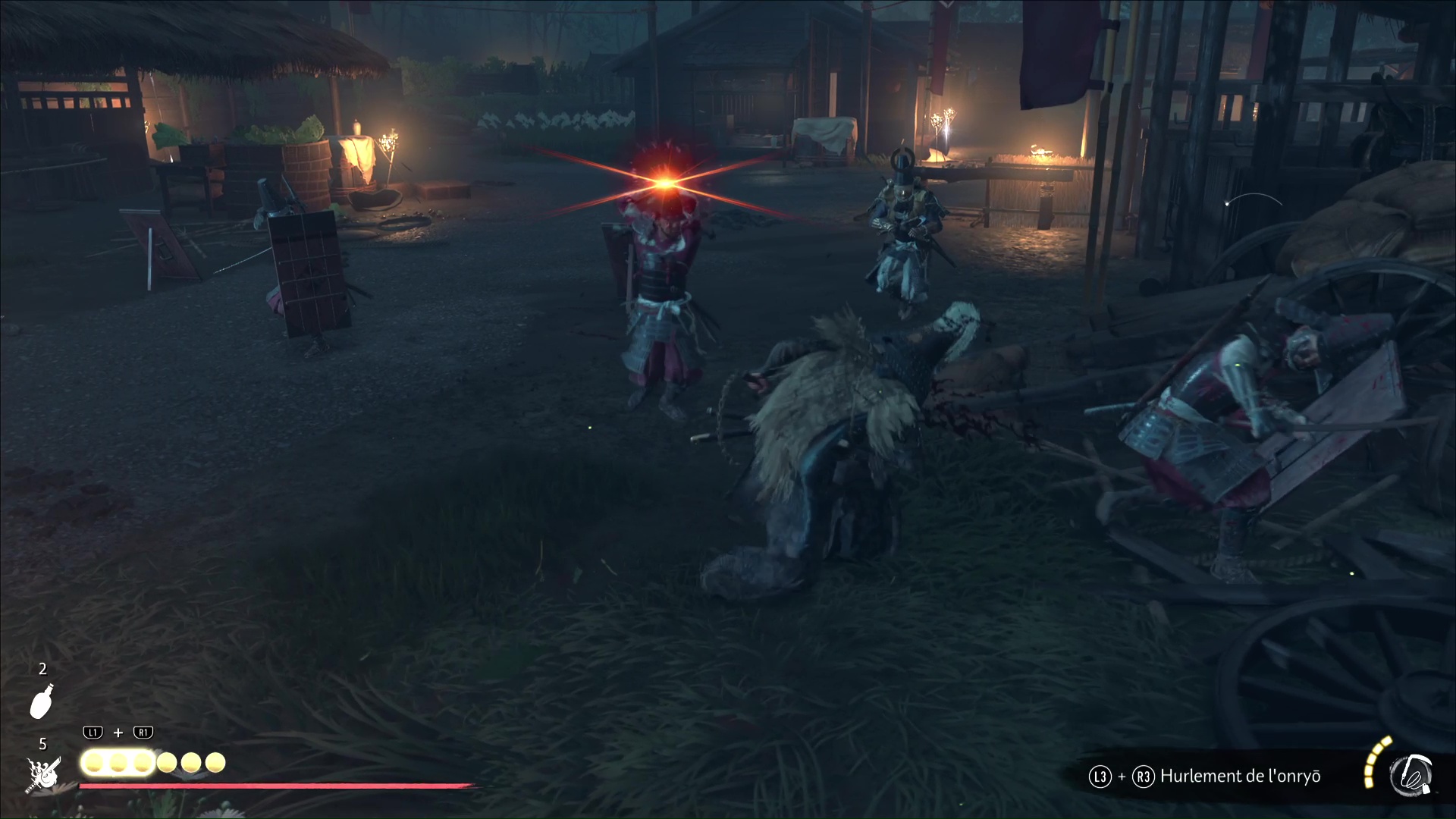
Task: Select the flaming sword ghost weapon icon
Action: click(41, 773)
